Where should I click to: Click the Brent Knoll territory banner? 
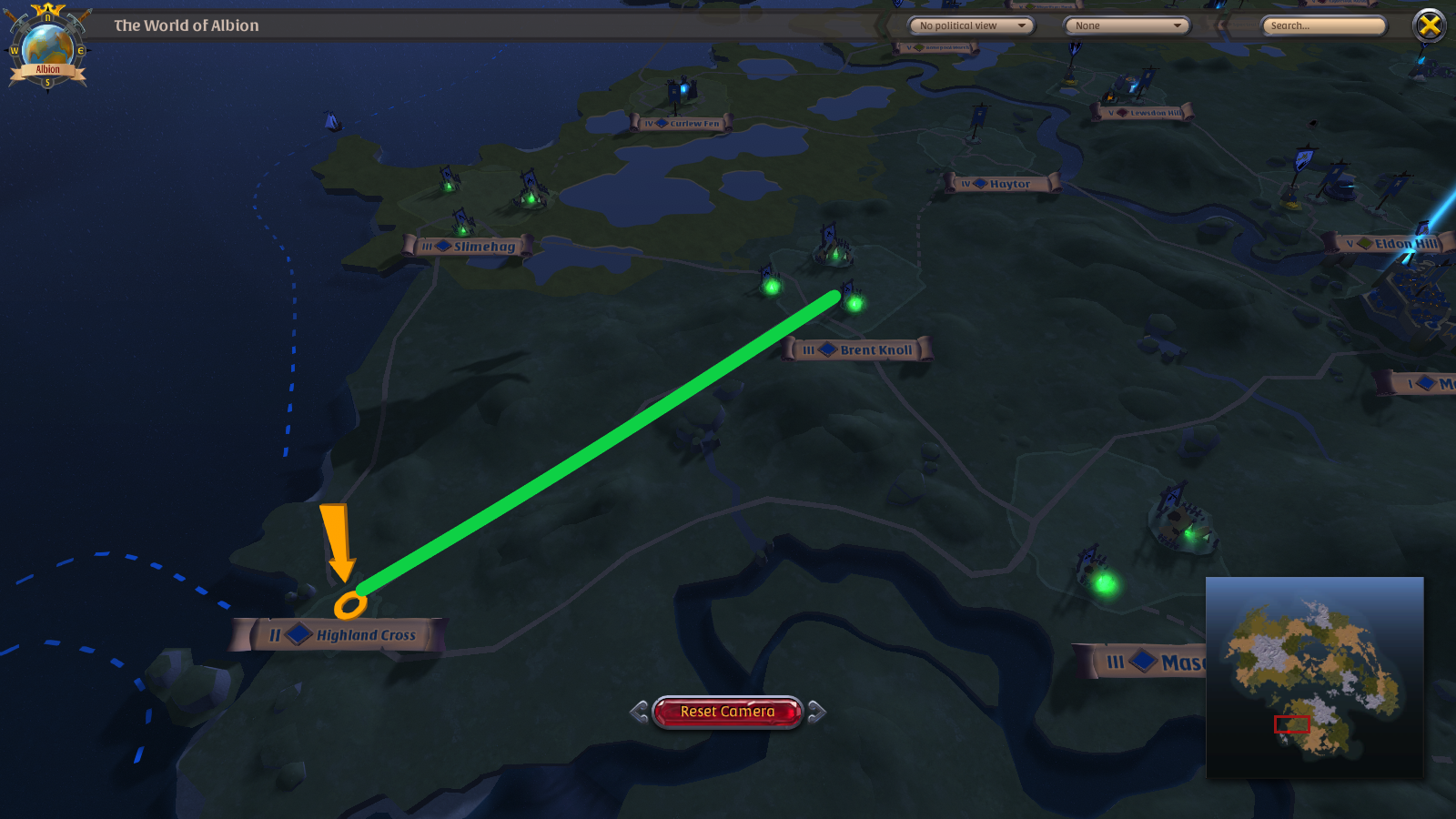tap(860, 349)
